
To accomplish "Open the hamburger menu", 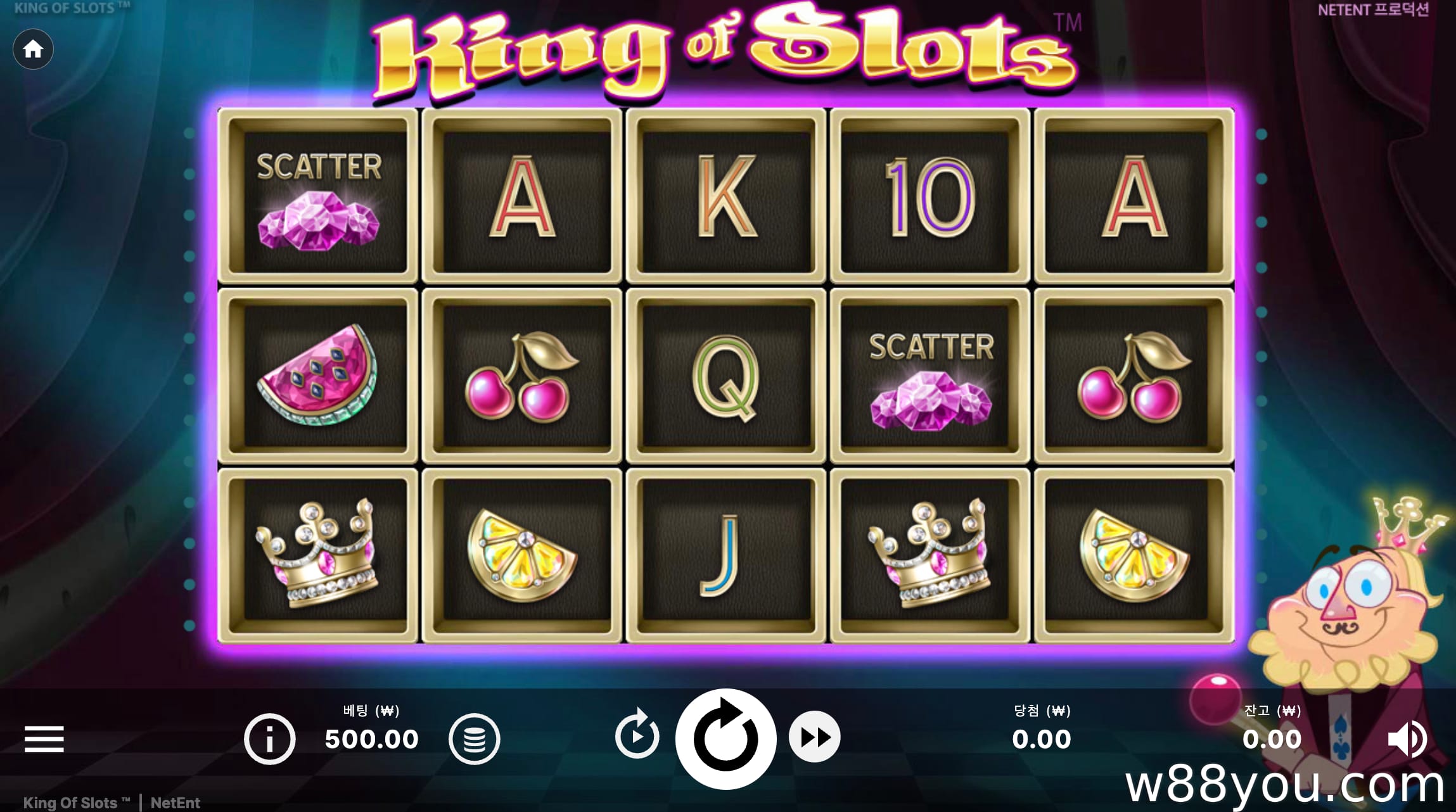I will pyautogui.click(x=44, y=739).
